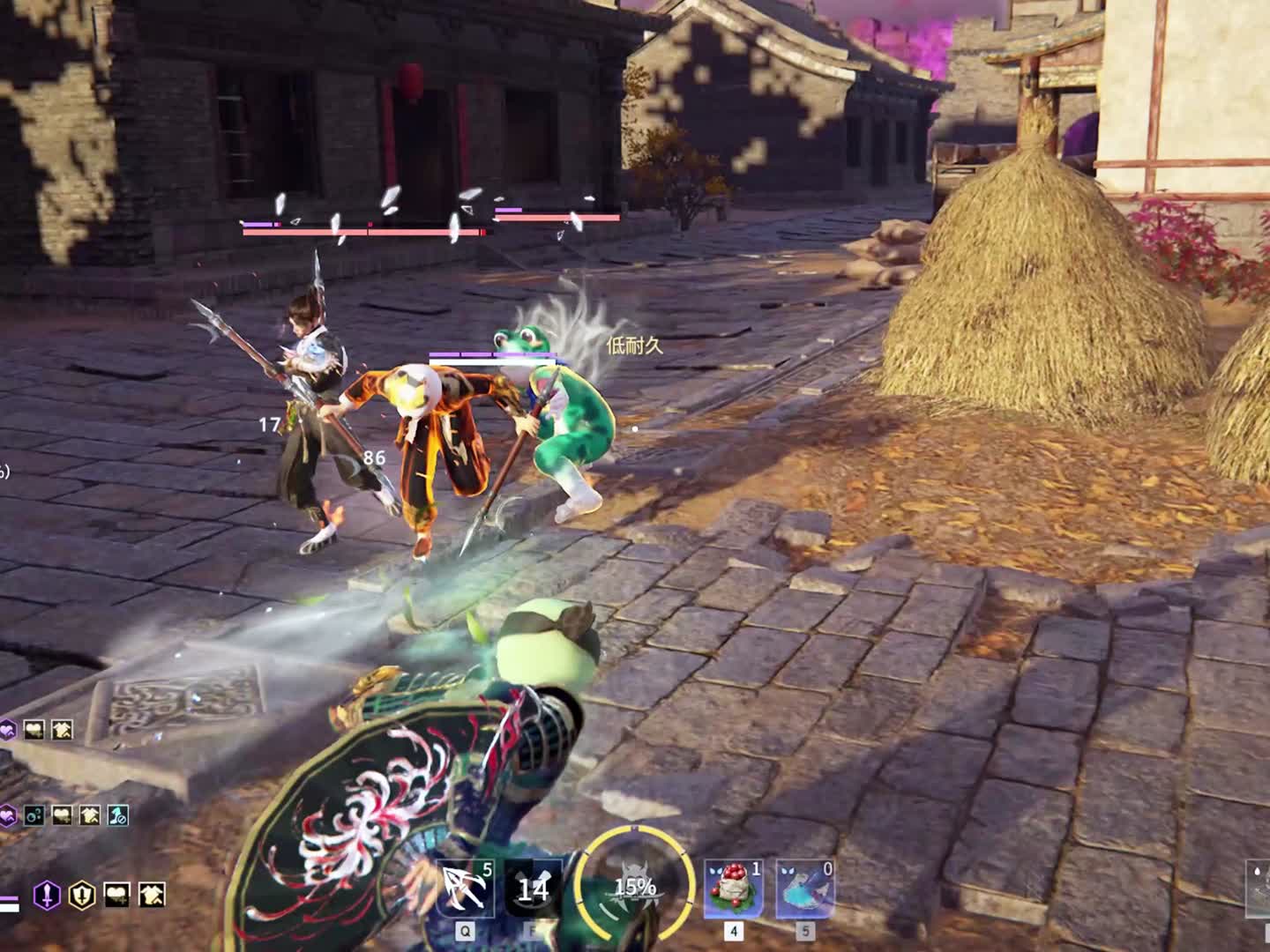Image resolution: width=1270 pixels, height=952 pixels.
Task: Click the ultimate gauge at 15%
Action: pos(635,886)
